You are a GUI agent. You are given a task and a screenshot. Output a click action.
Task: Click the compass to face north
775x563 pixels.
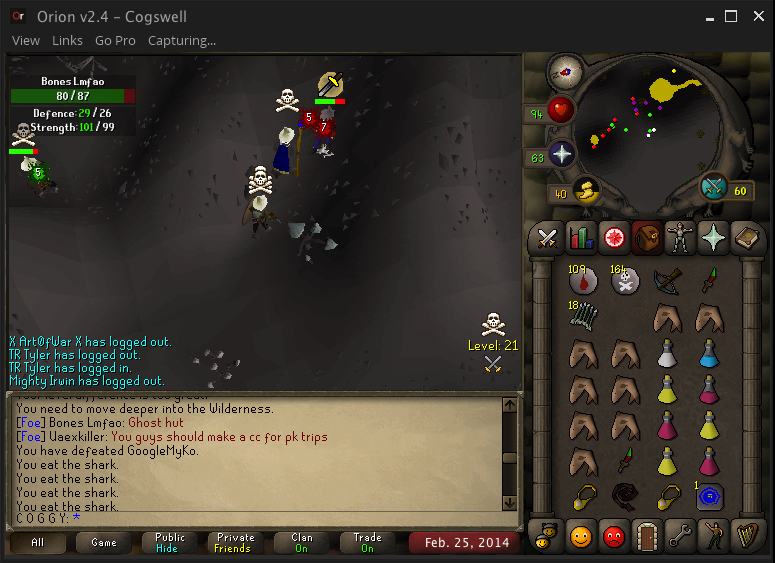coord(566,71)
